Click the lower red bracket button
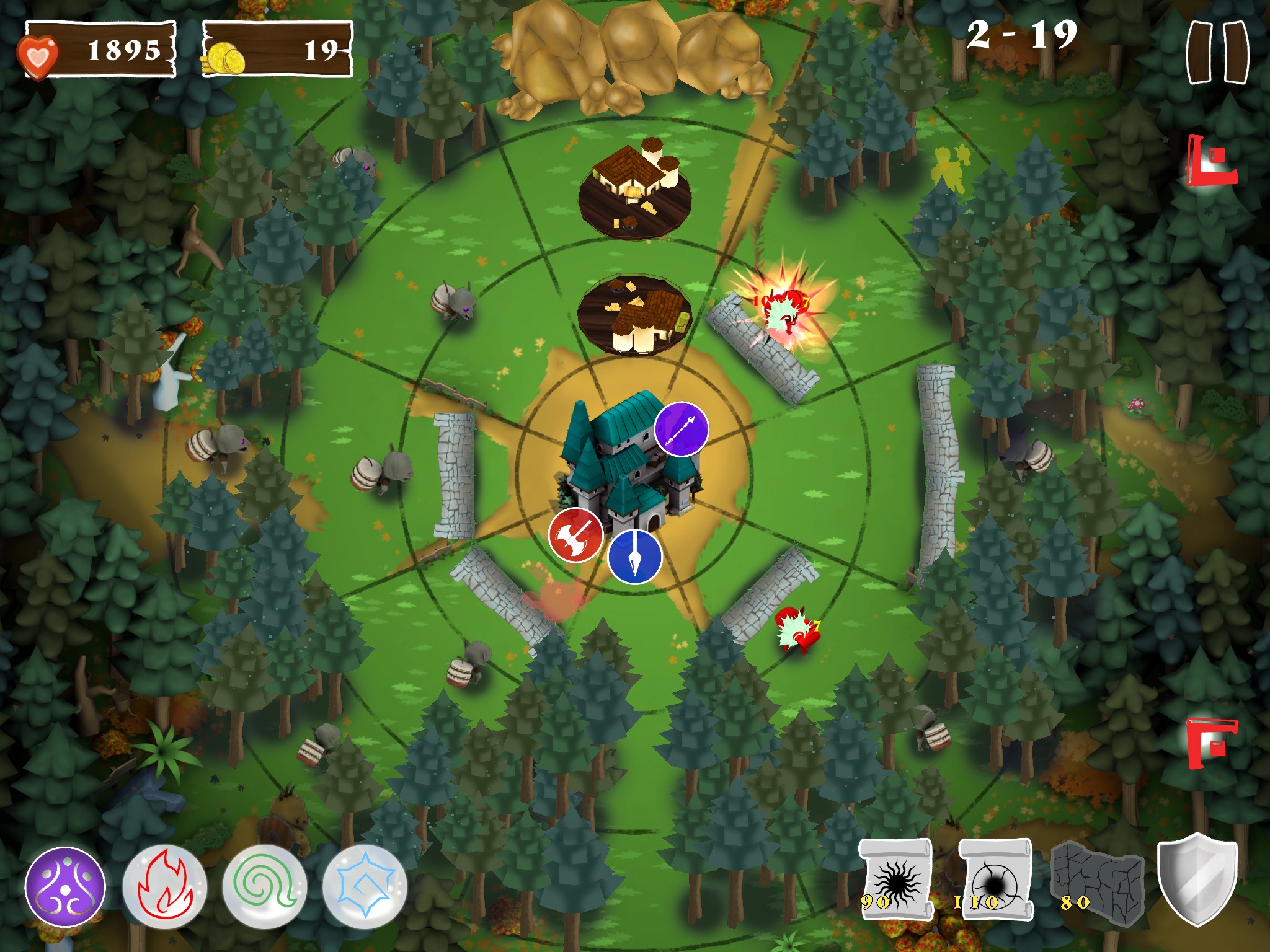Viewport: 1270px width, 952px height. 1210,743
